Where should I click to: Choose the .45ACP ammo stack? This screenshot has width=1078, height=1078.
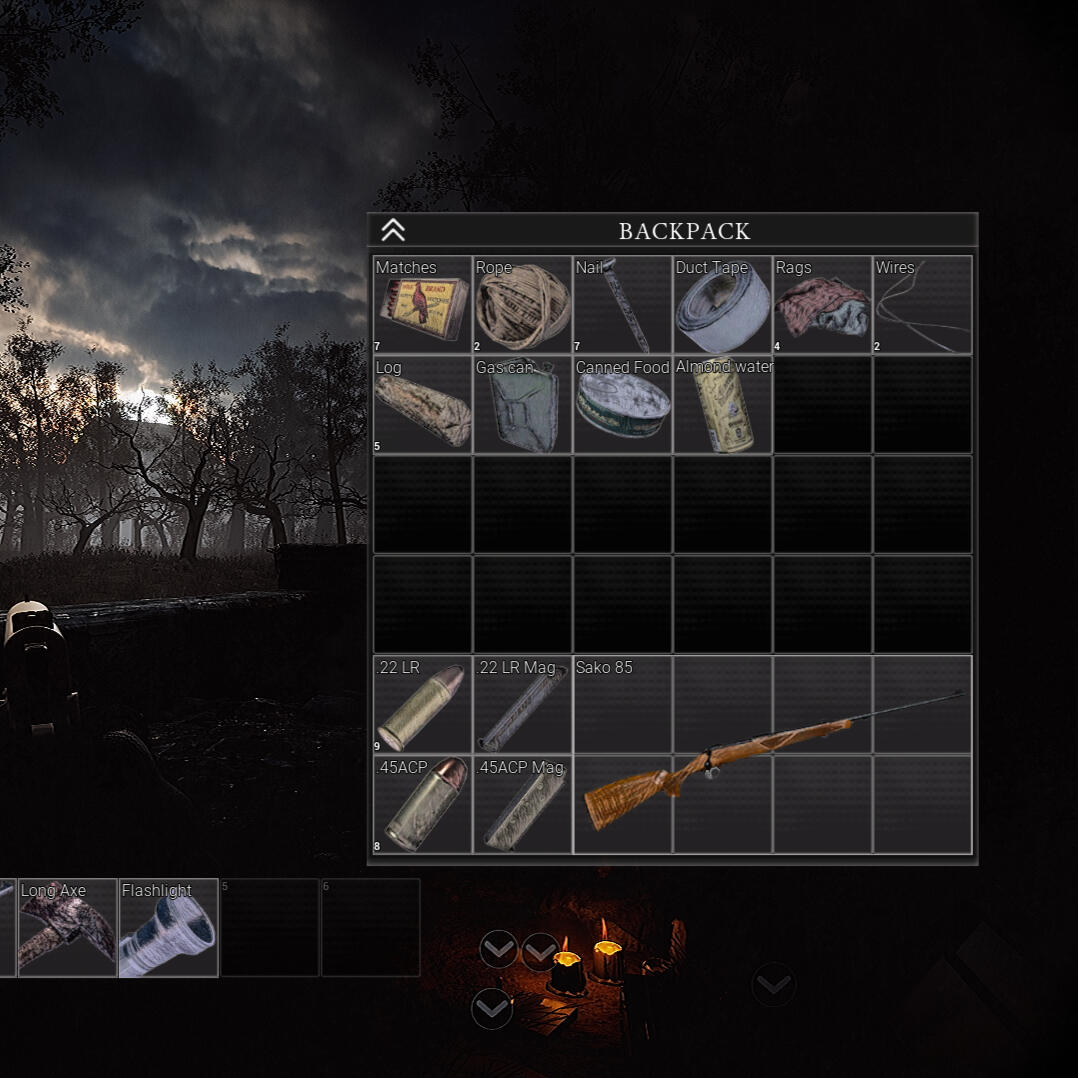coord(422,805)
